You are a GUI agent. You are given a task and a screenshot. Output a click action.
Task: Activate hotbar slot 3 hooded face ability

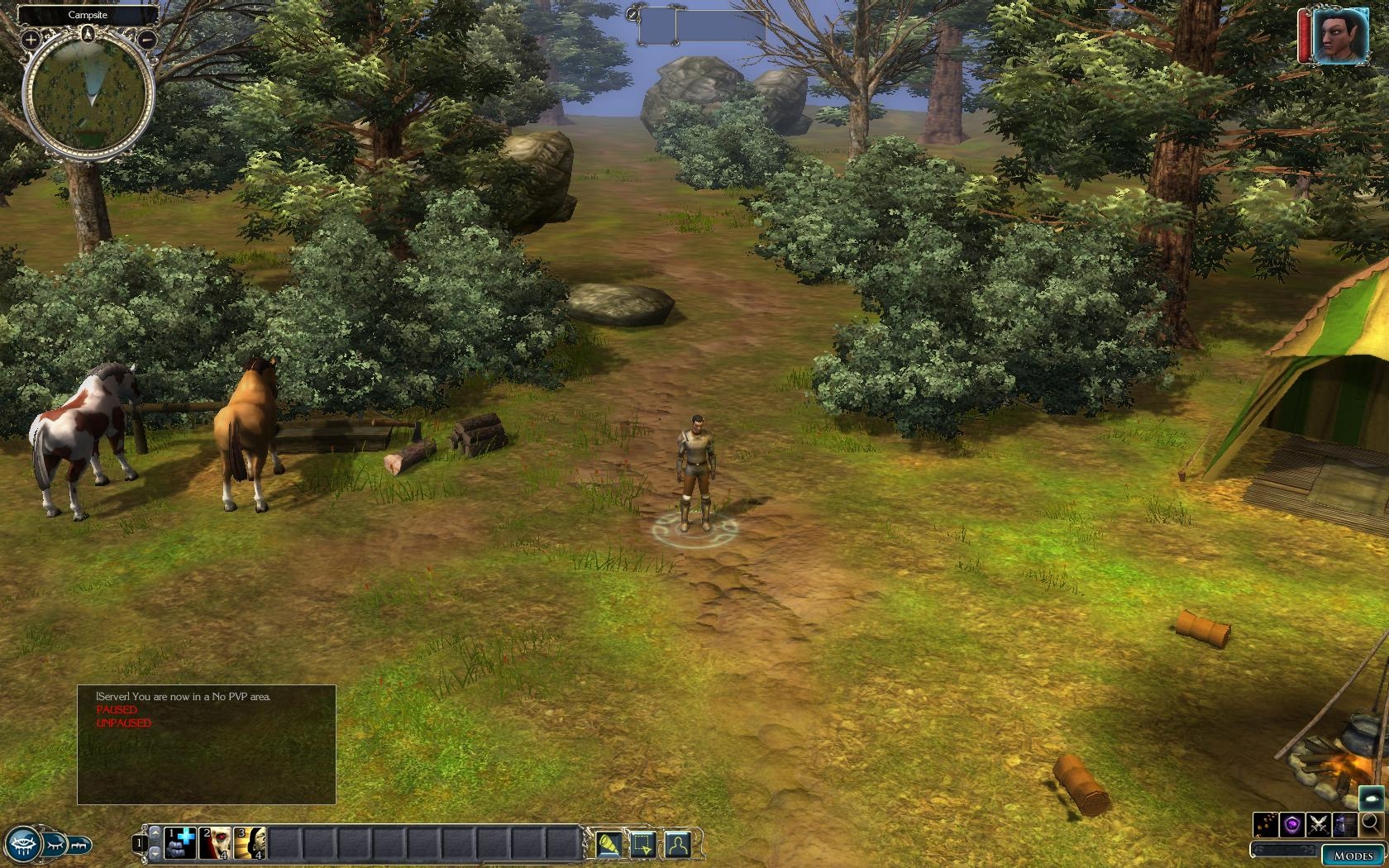click(x=250, y=843)
